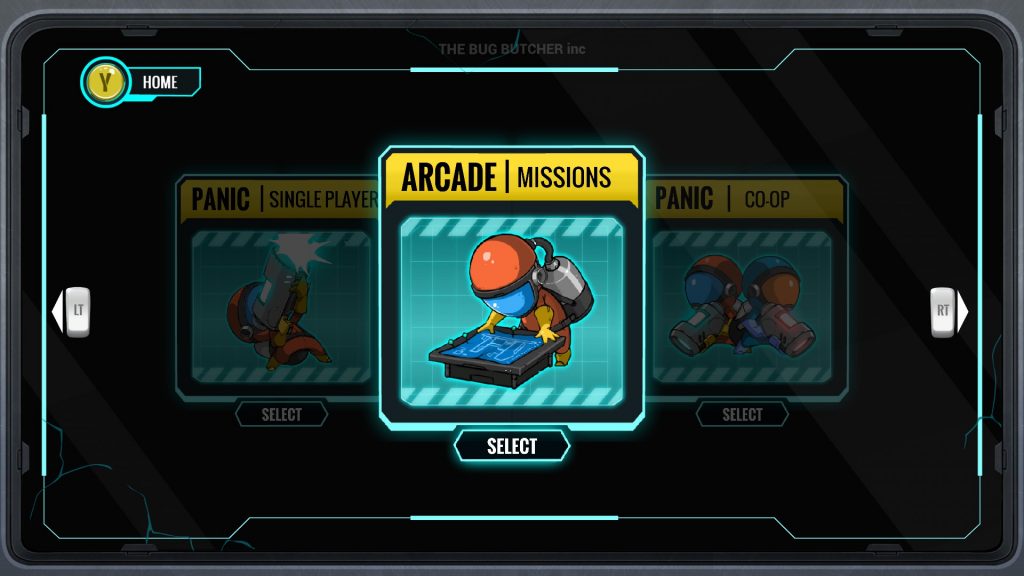Click Select under Panic Single Player
Screen dimensions: 1024x576
click(x=282, y=414)
